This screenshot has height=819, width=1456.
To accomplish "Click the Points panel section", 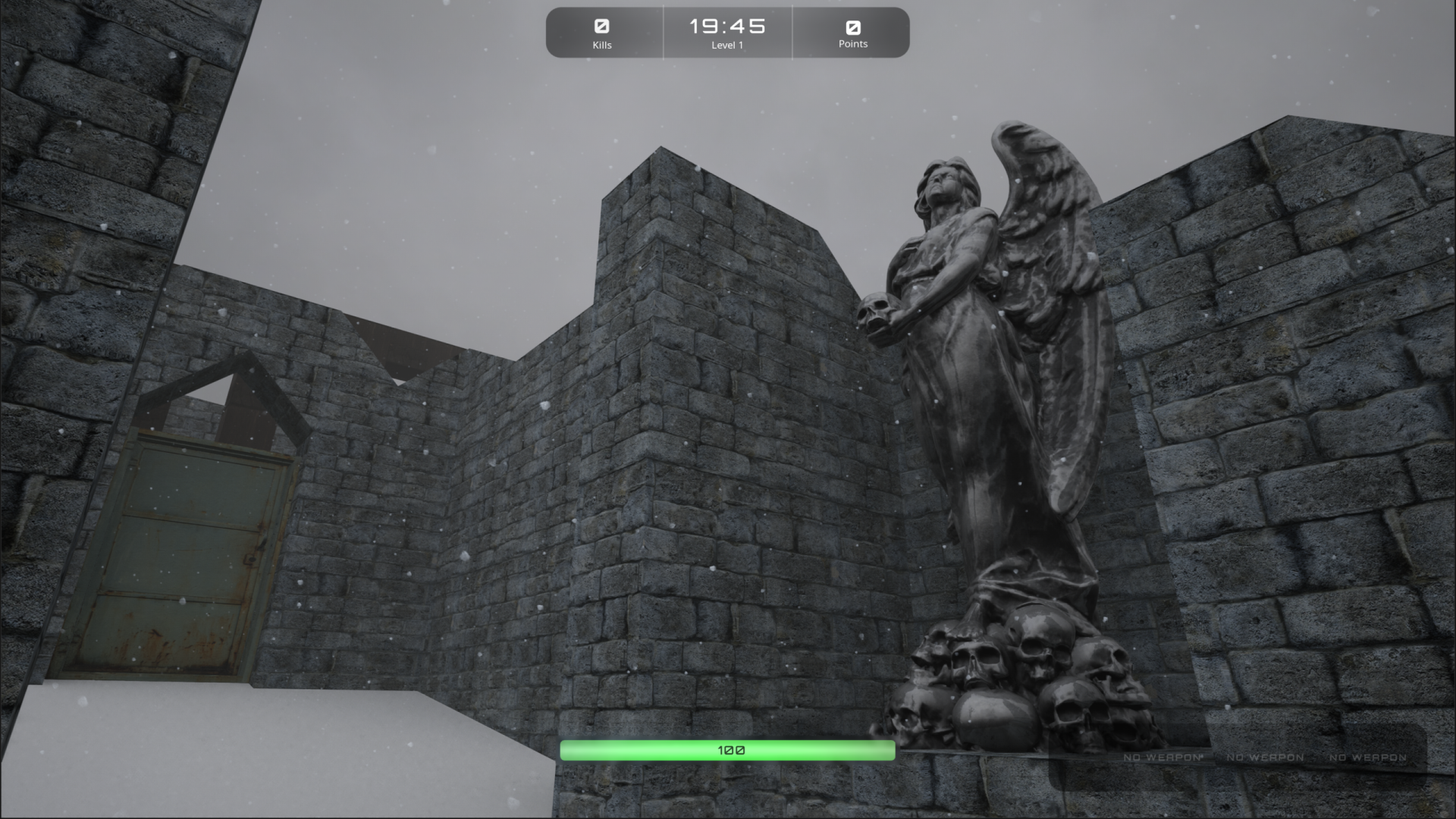I will pos(852,33).
